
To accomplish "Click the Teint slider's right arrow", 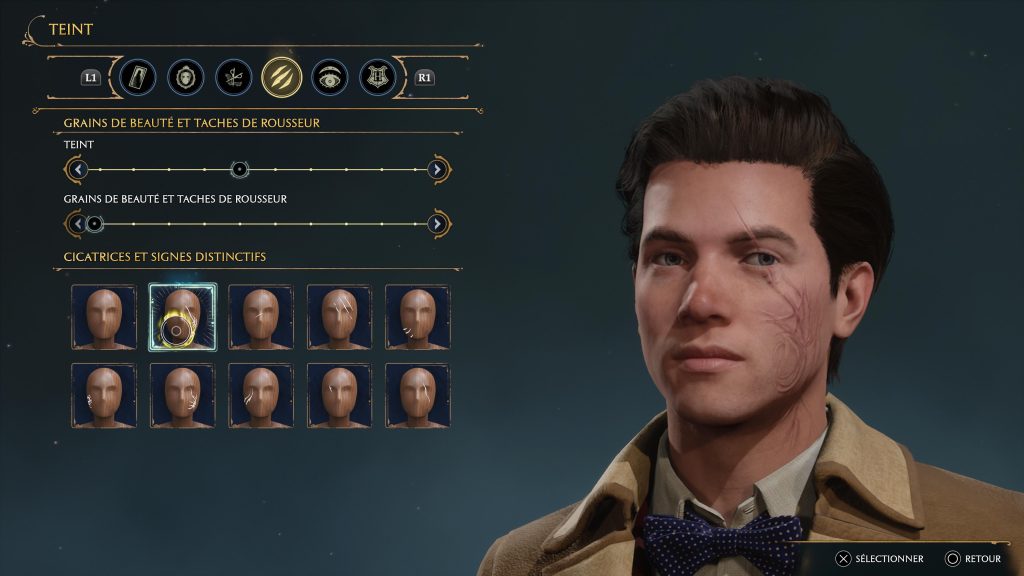I will [438, 169].
